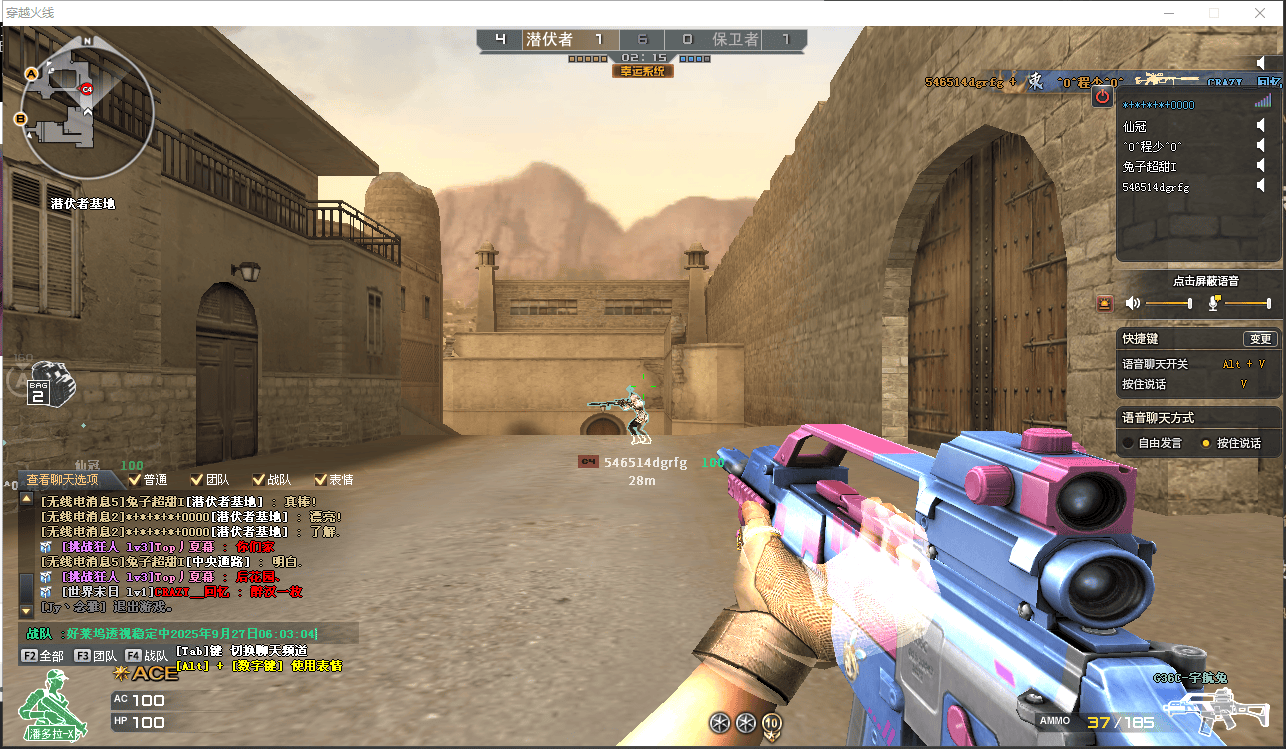Screen dimensions: 1286x749
Task: Choose the 按住说话 voice mode
Action: [x=1206, y=443]
